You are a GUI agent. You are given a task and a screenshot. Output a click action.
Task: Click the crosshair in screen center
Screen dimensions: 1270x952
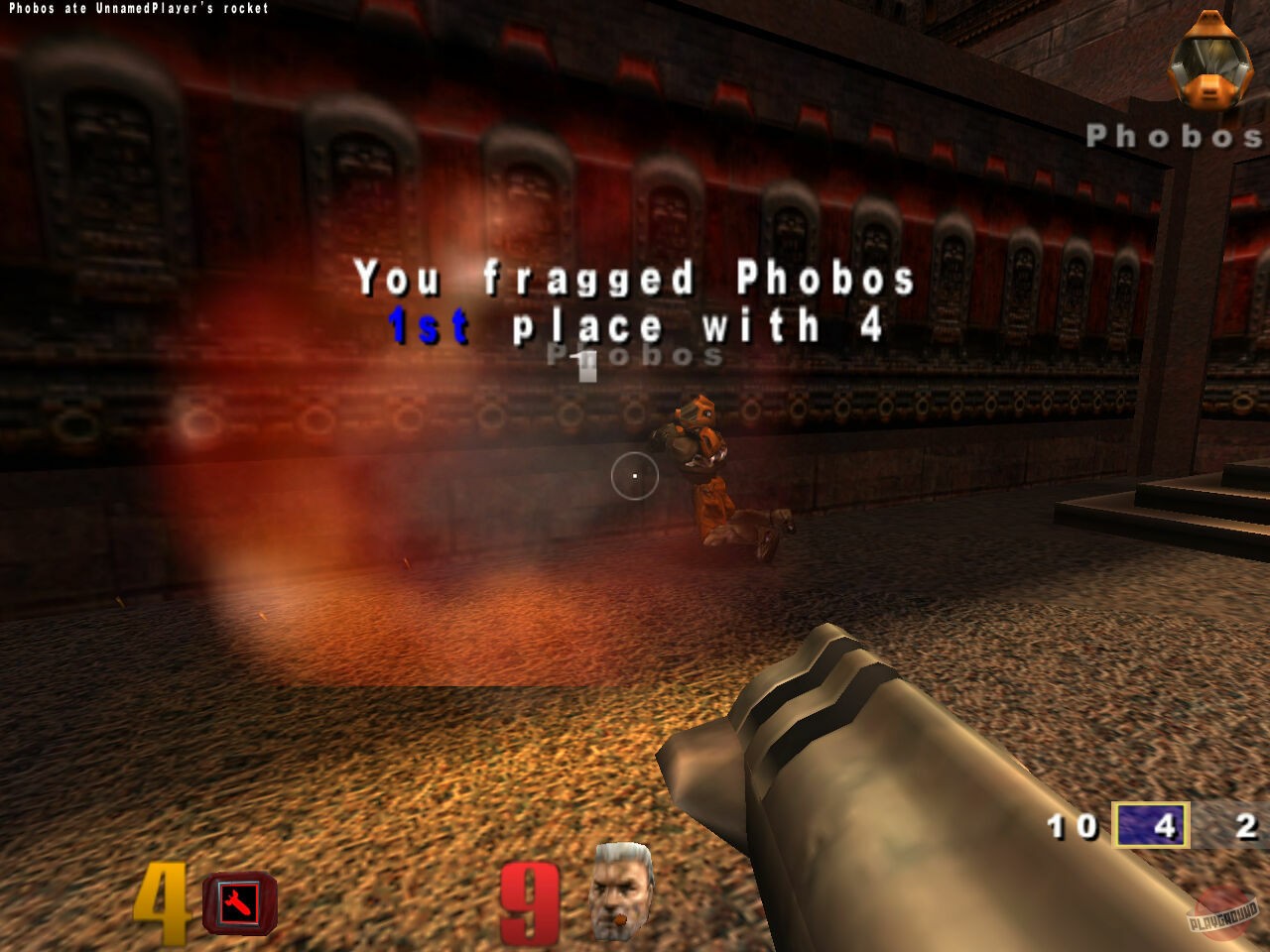635,476
